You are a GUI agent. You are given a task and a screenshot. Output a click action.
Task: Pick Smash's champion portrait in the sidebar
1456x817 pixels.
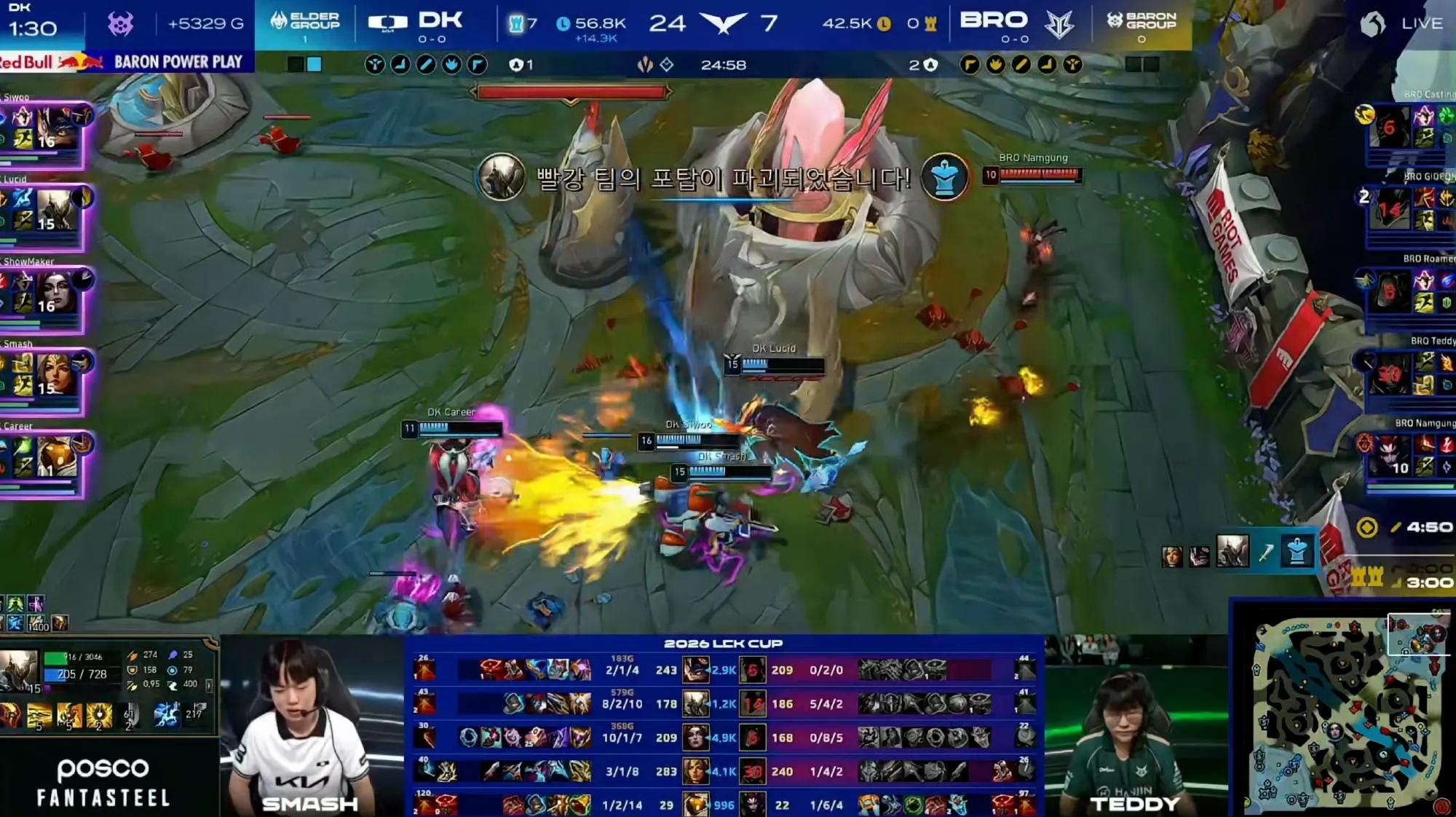[57, 374]
